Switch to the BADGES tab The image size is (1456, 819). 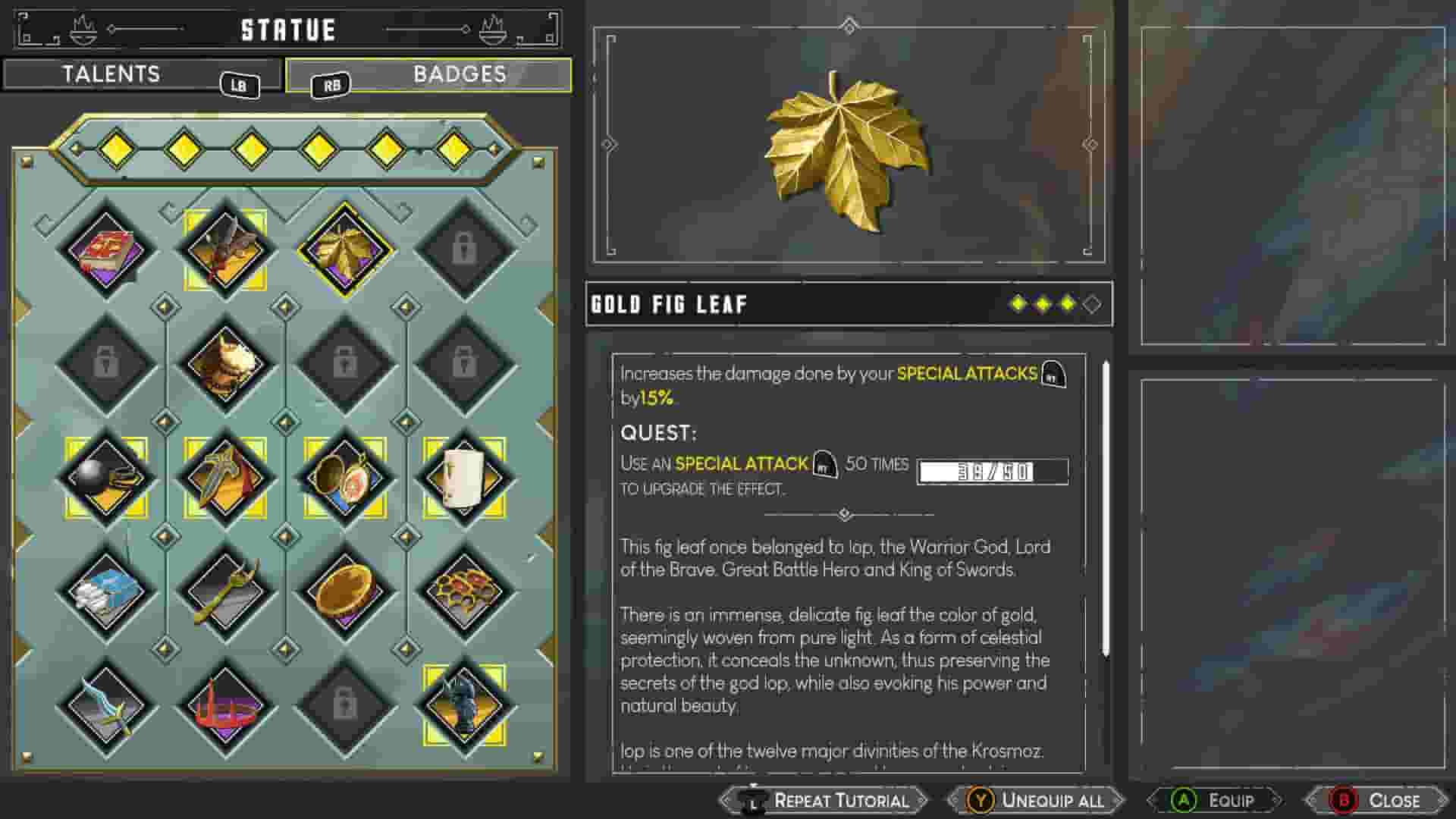[x=459, y=74]
